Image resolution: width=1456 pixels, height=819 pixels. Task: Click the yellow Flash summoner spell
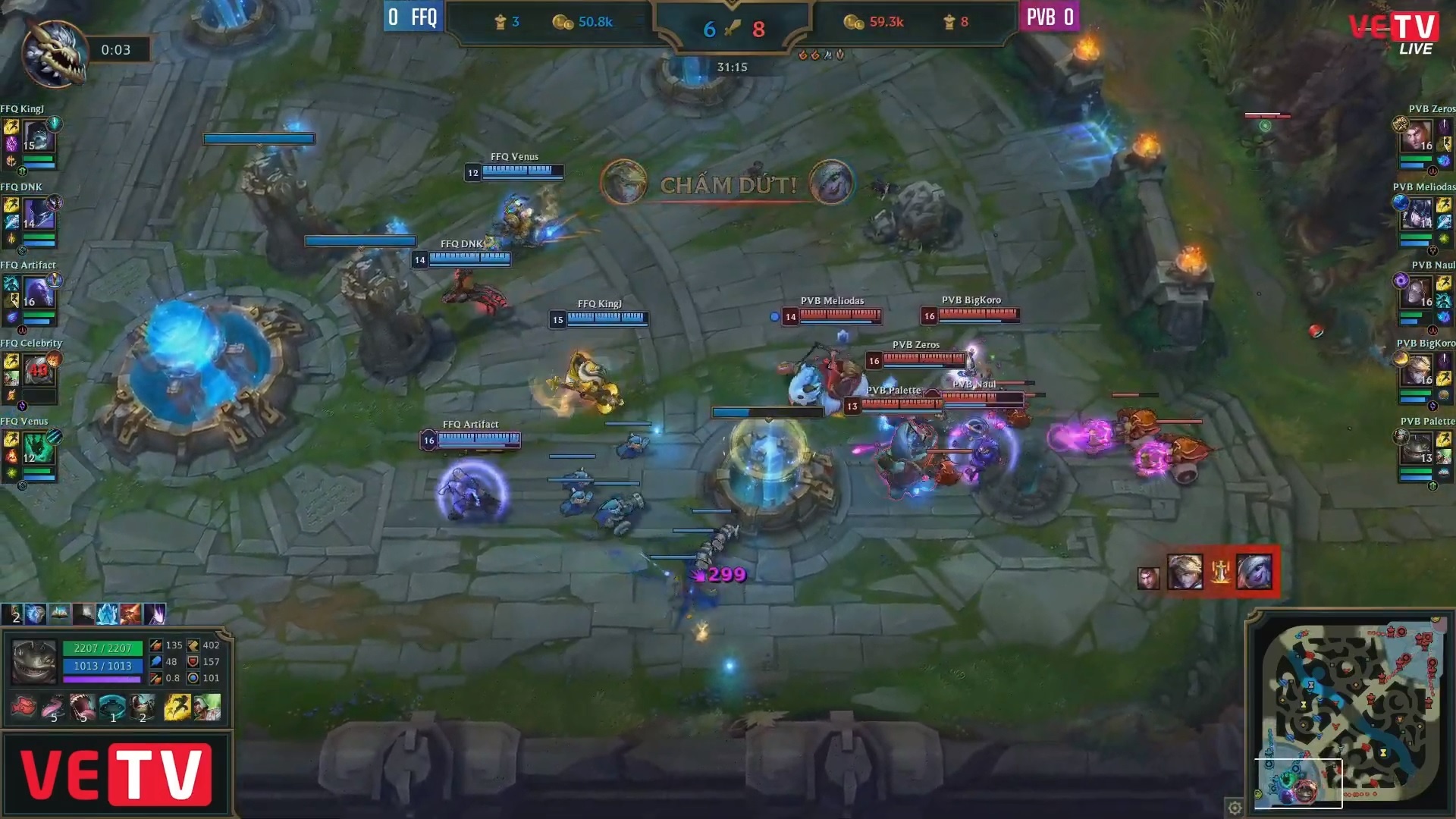click(x=177, y=708)
